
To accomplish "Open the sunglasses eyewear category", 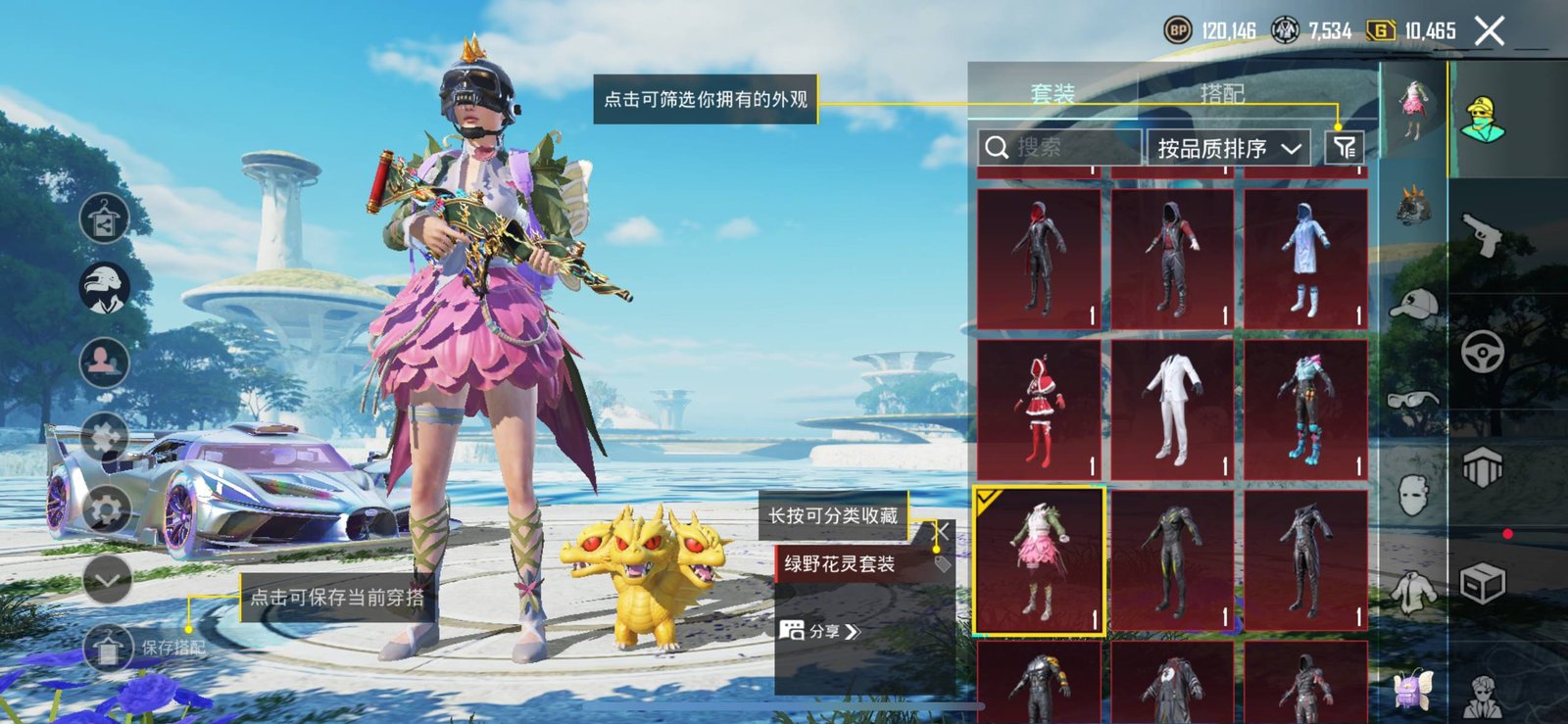I will 1413,399.
